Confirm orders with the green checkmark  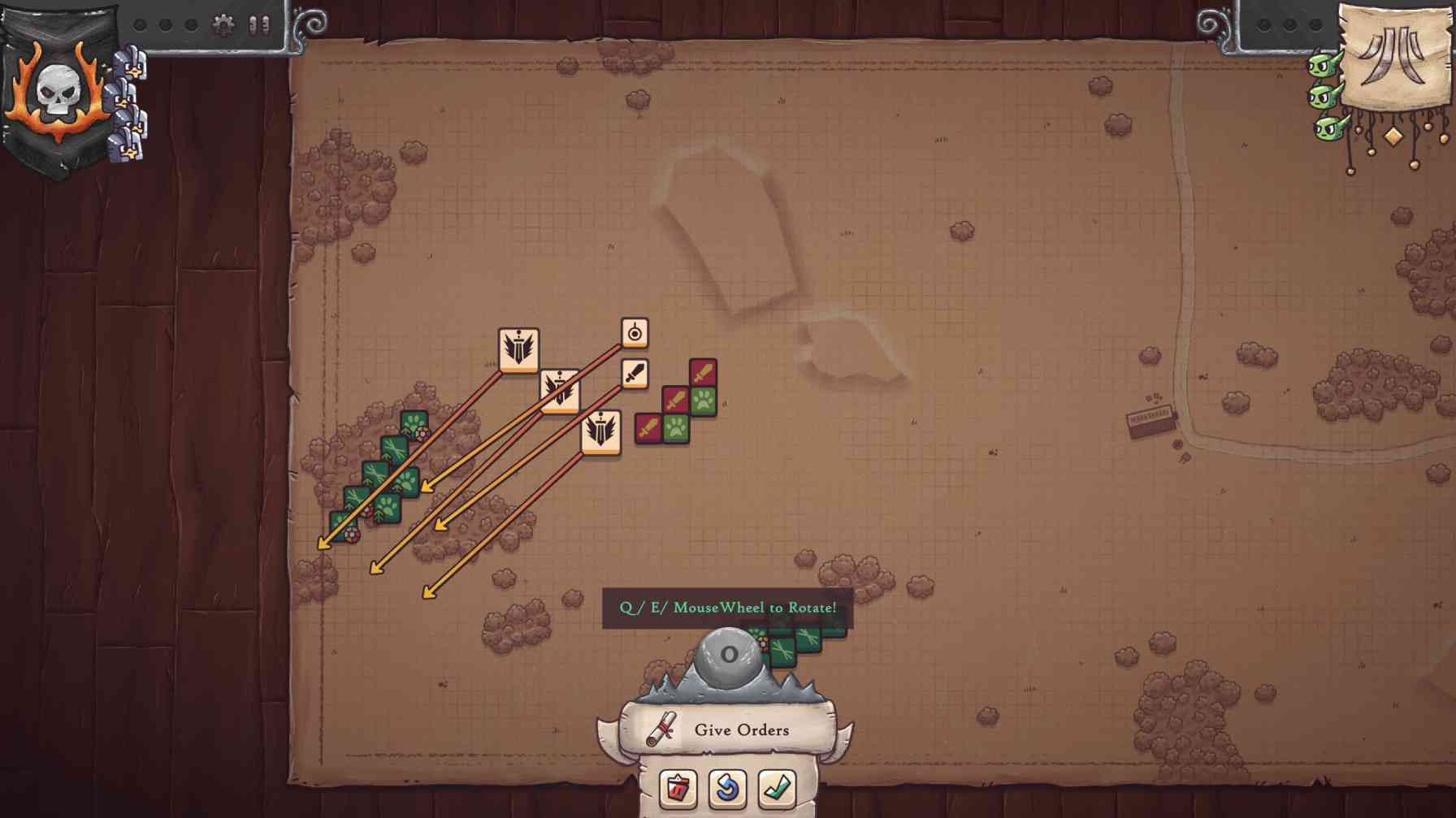[777, 787]
